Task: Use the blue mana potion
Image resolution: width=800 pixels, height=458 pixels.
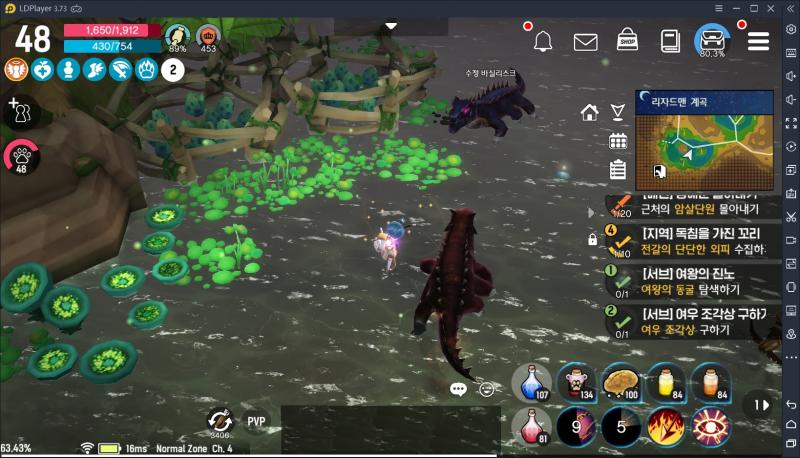Action: coord(530,383)
